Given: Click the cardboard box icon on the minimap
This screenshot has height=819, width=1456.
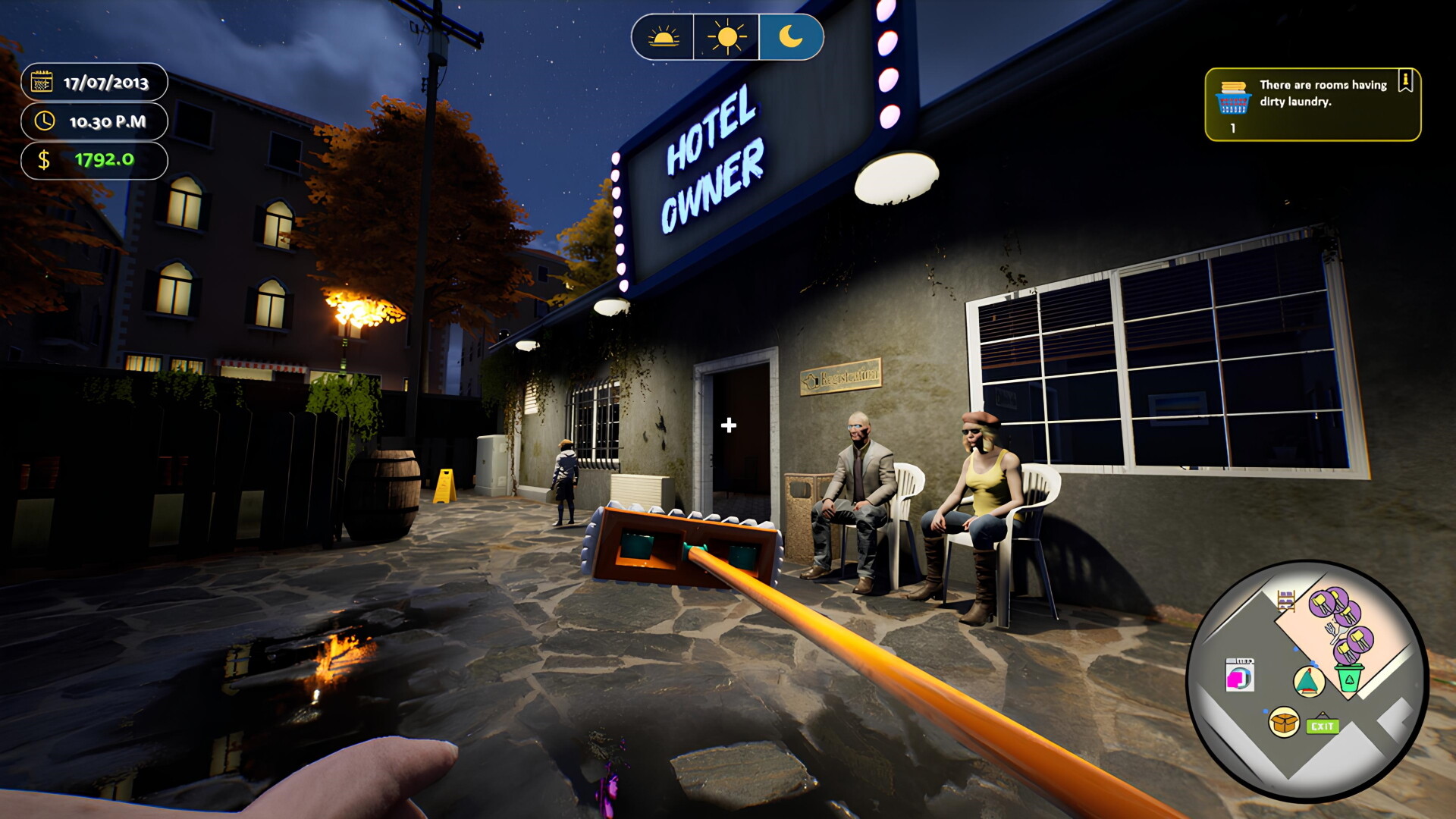Looking at the screenshot, I should (1284, 722).
